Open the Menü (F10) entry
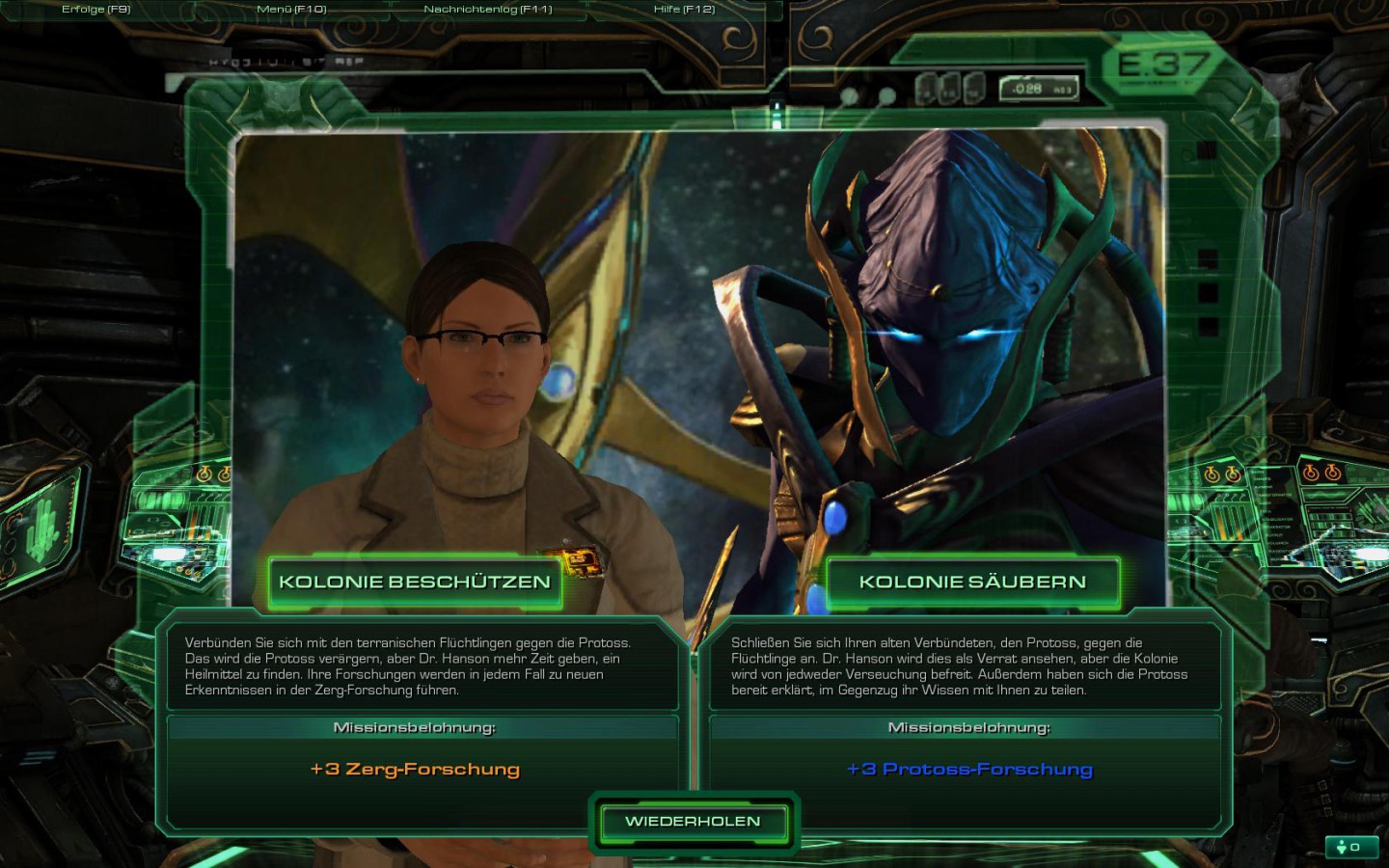This screenshot has width=1389, height=868. point(291,10)
